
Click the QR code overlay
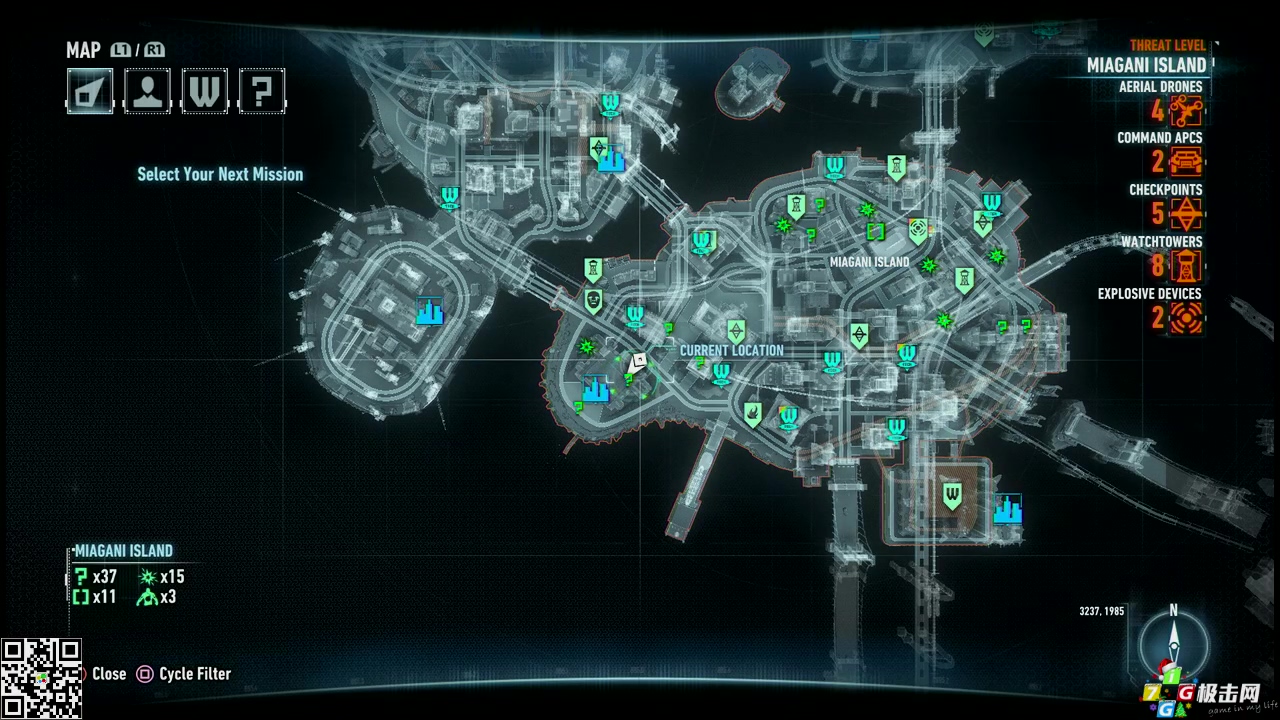[x=41, y=678]
